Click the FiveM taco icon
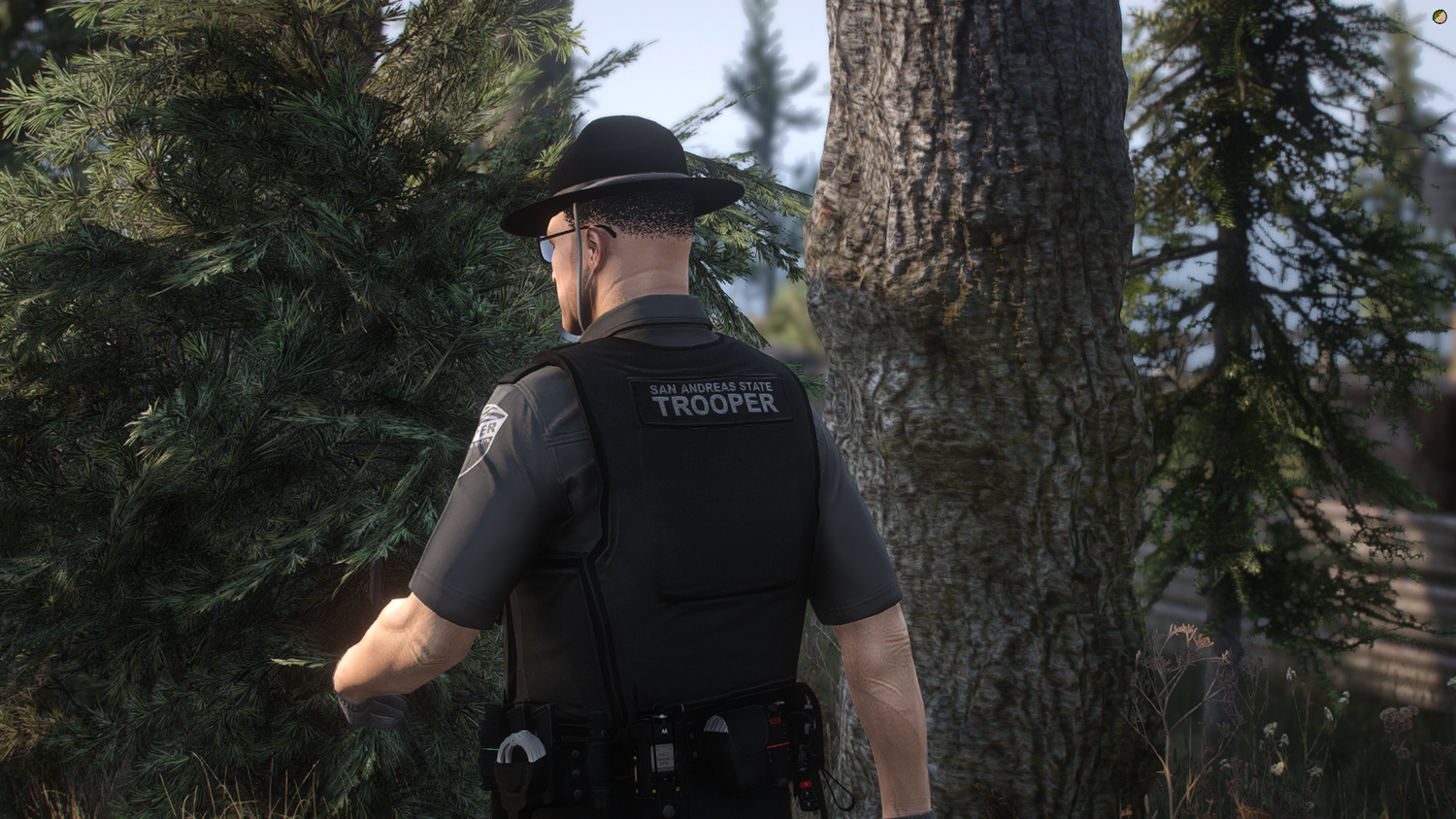This screenshot has height=819, width=1456. click(1439, 16)
